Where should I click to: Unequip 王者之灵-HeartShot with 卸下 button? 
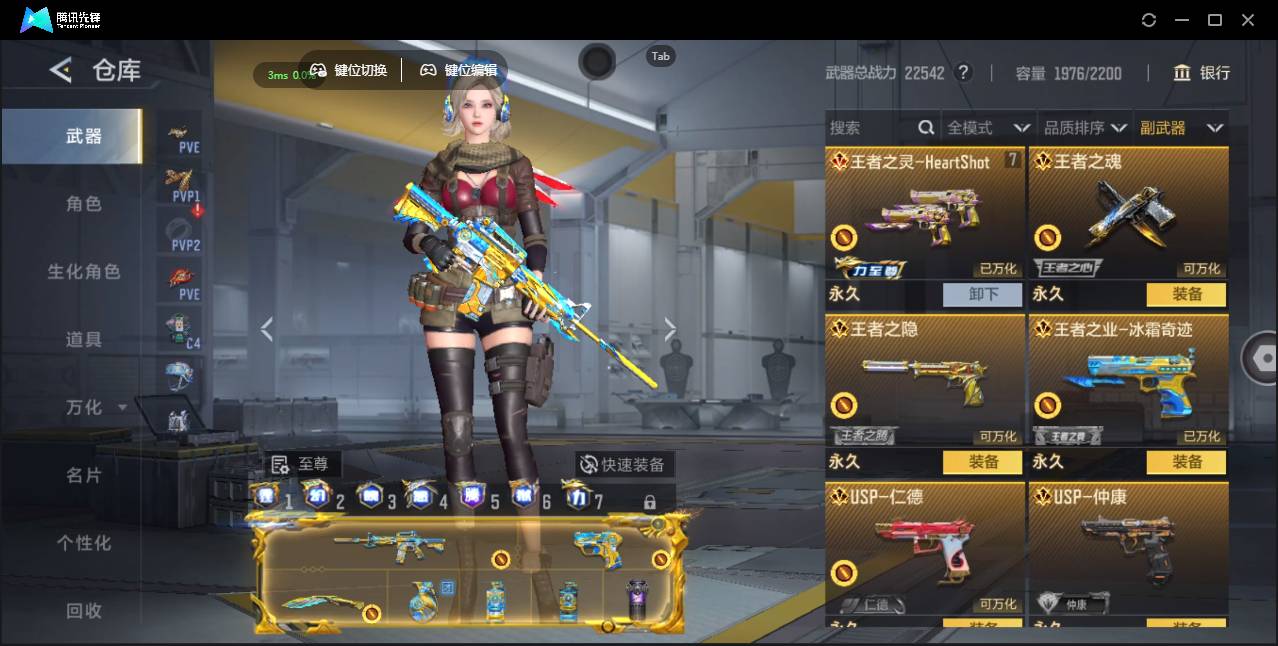(x=983, y=294)
